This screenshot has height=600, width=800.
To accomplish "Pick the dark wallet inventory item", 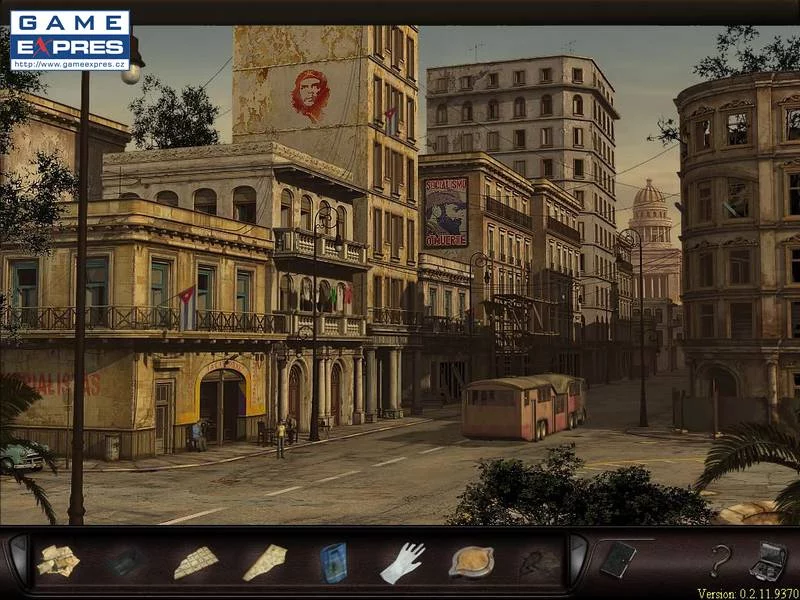I will (x=127, y=563).
